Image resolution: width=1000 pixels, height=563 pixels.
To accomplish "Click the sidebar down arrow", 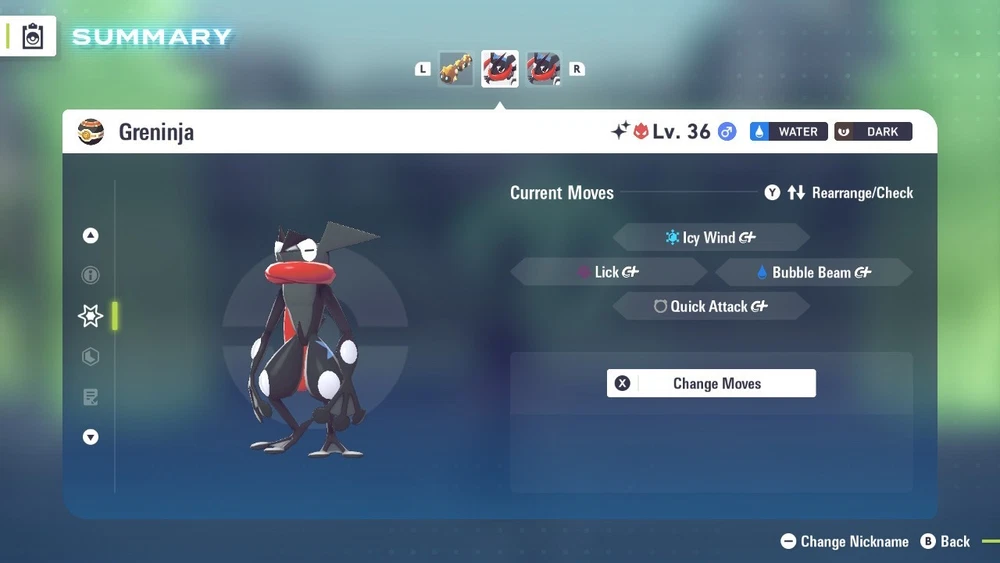I will click(x=91, y=437).
